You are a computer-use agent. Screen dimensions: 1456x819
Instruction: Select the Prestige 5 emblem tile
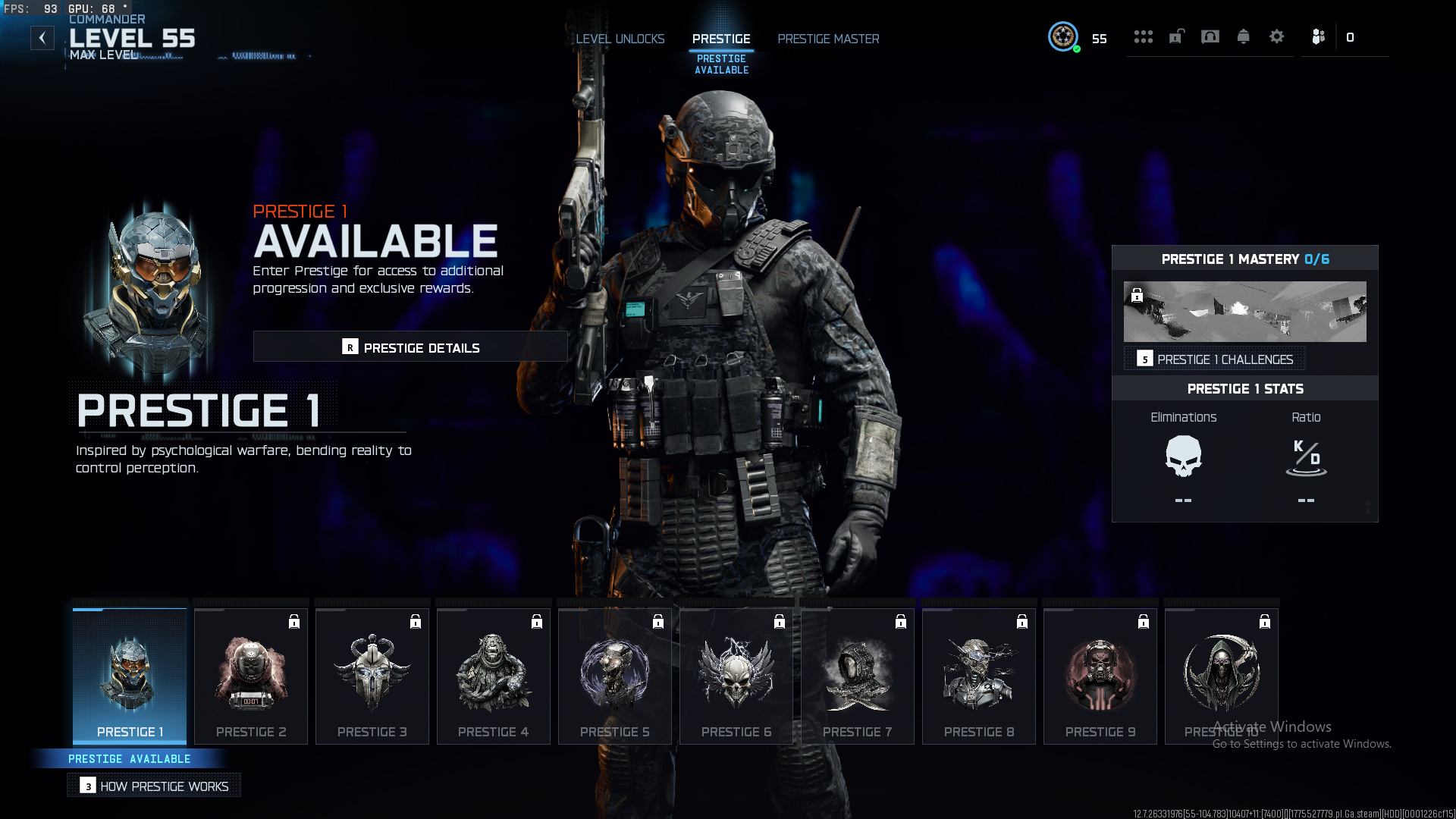[615, 676]
